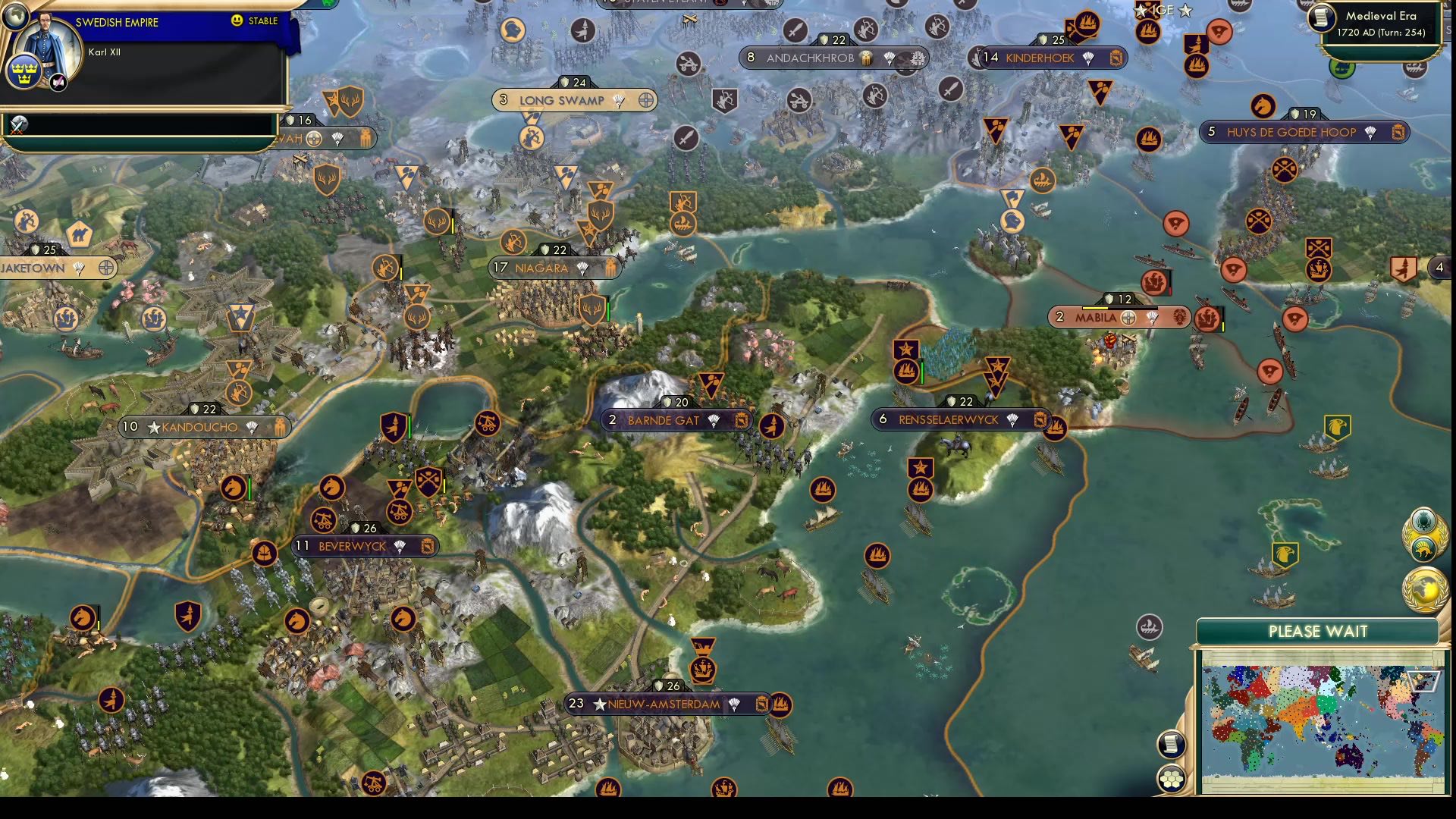This screenshot has height=819, width=1456.
Task: Toggle the hex strategic view icon
Action: tap(1172, 777)
